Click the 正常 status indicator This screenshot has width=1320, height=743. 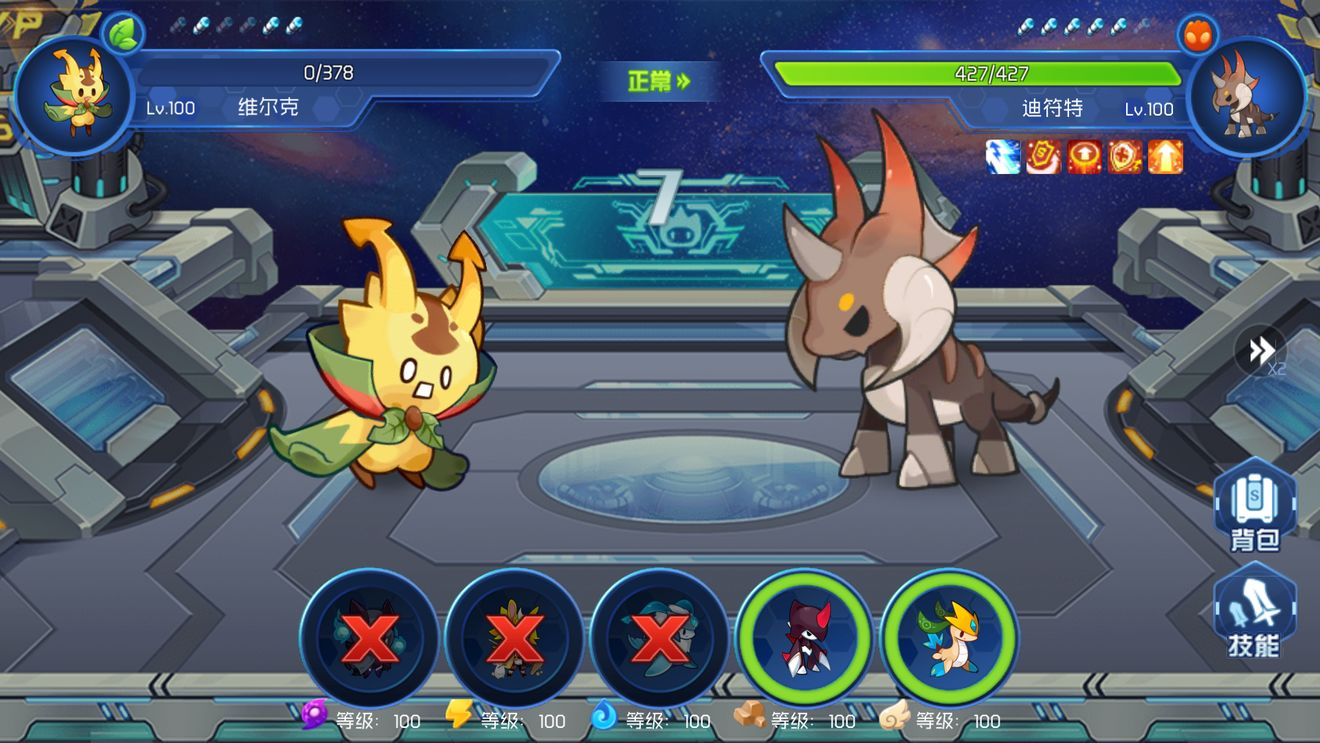(x=659, y=82)
